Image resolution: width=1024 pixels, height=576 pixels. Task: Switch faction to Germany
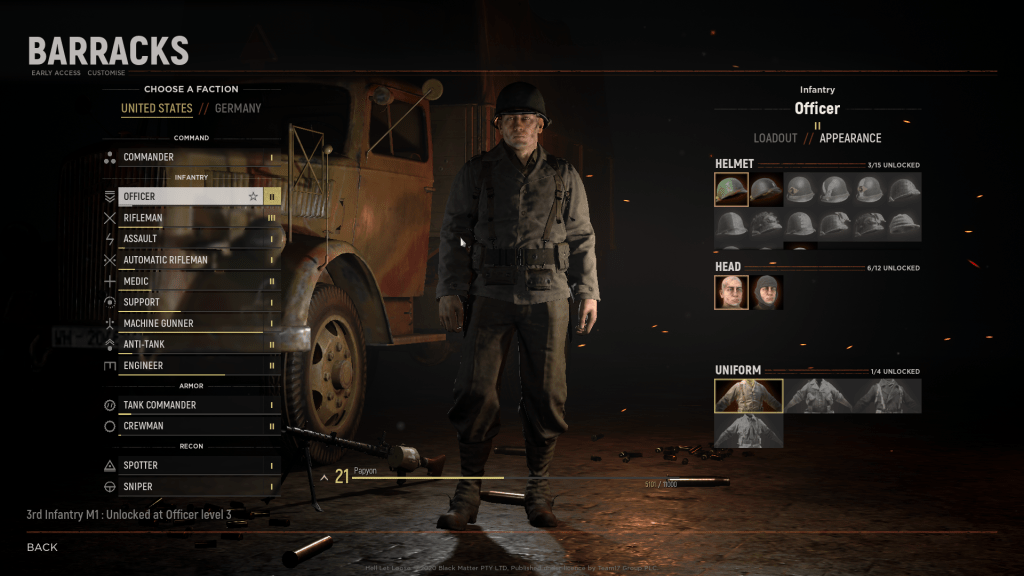pos(238,108)
